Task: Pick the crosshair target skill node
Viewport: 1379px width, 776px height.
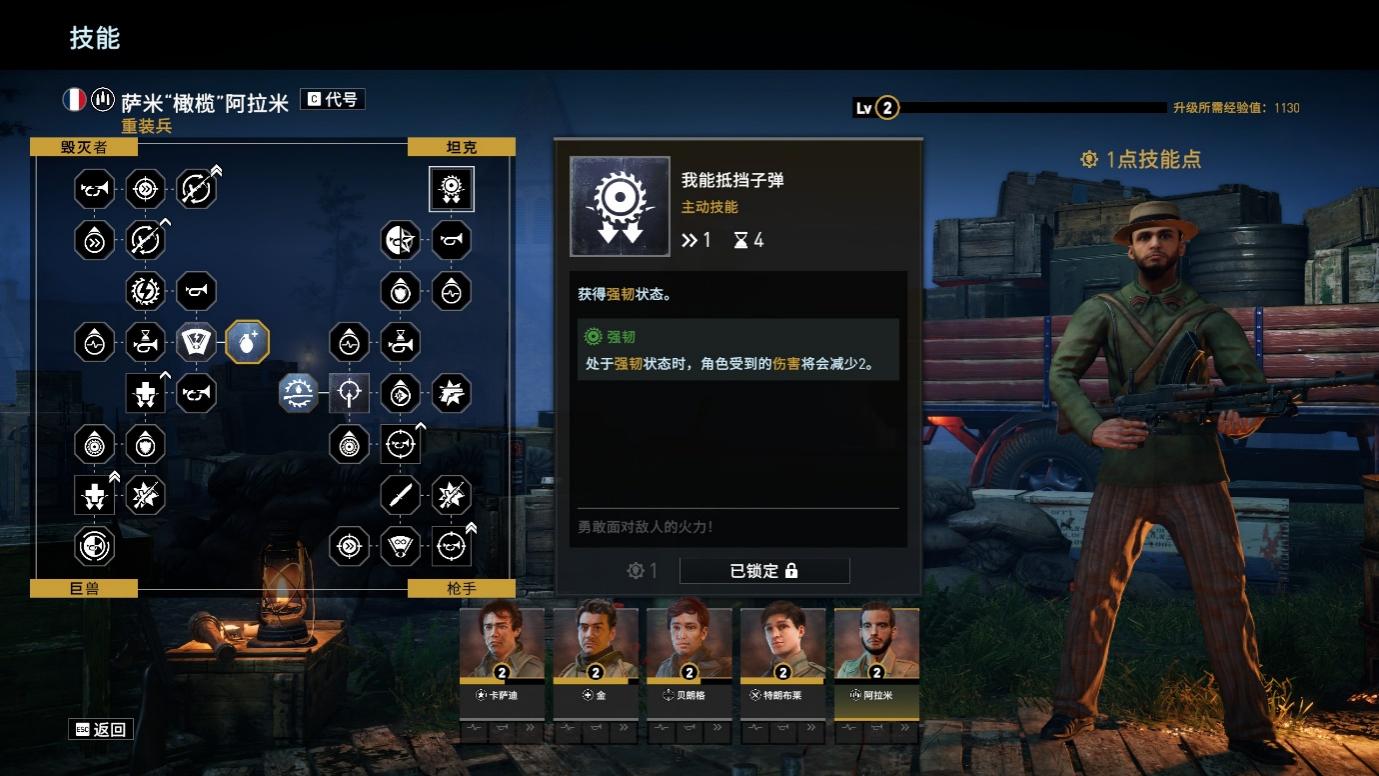Action: point(349,393)
